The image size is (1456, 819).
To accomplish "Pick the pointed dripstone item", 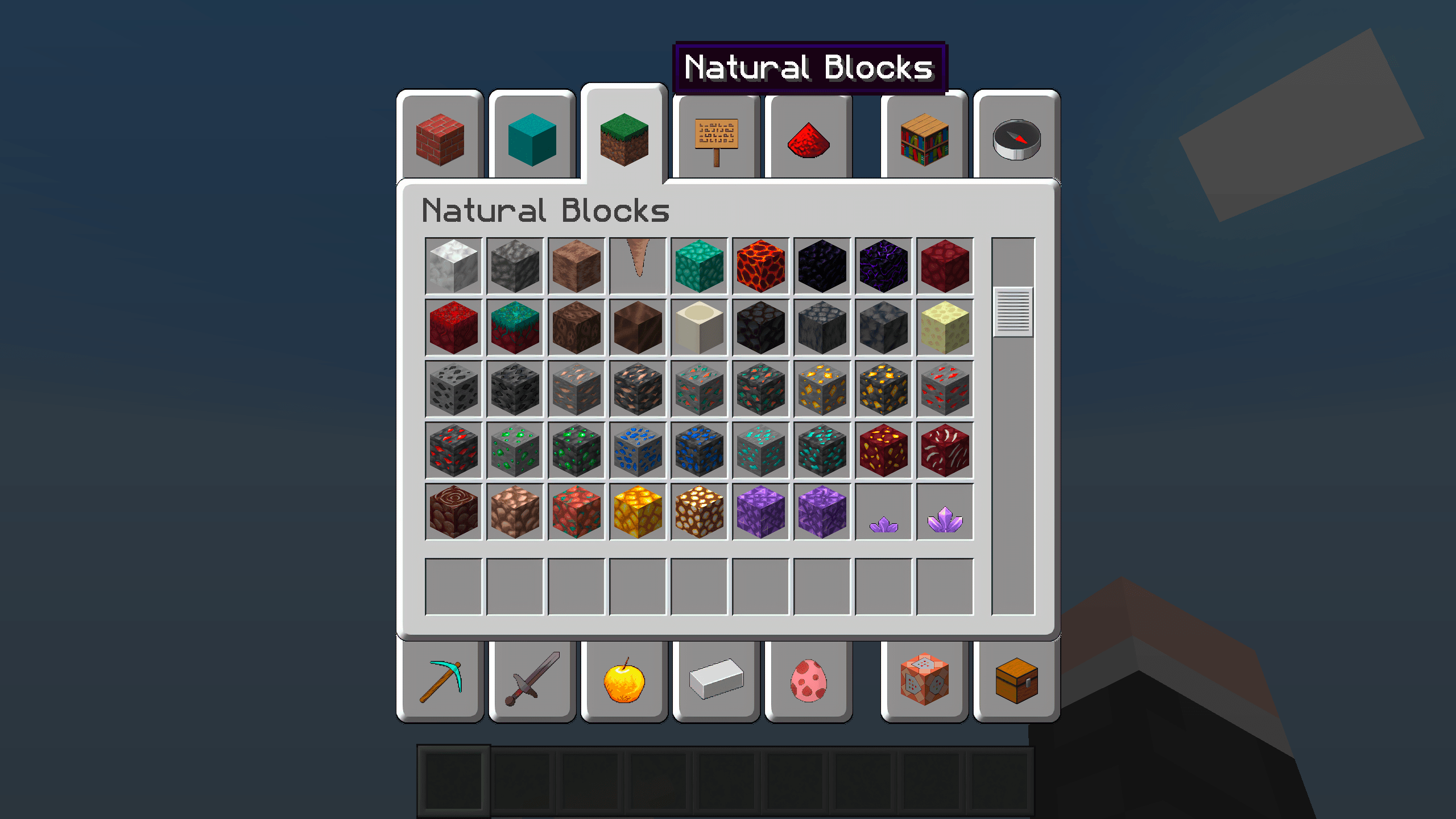I will pyautogui.click(x=638, y=264).
